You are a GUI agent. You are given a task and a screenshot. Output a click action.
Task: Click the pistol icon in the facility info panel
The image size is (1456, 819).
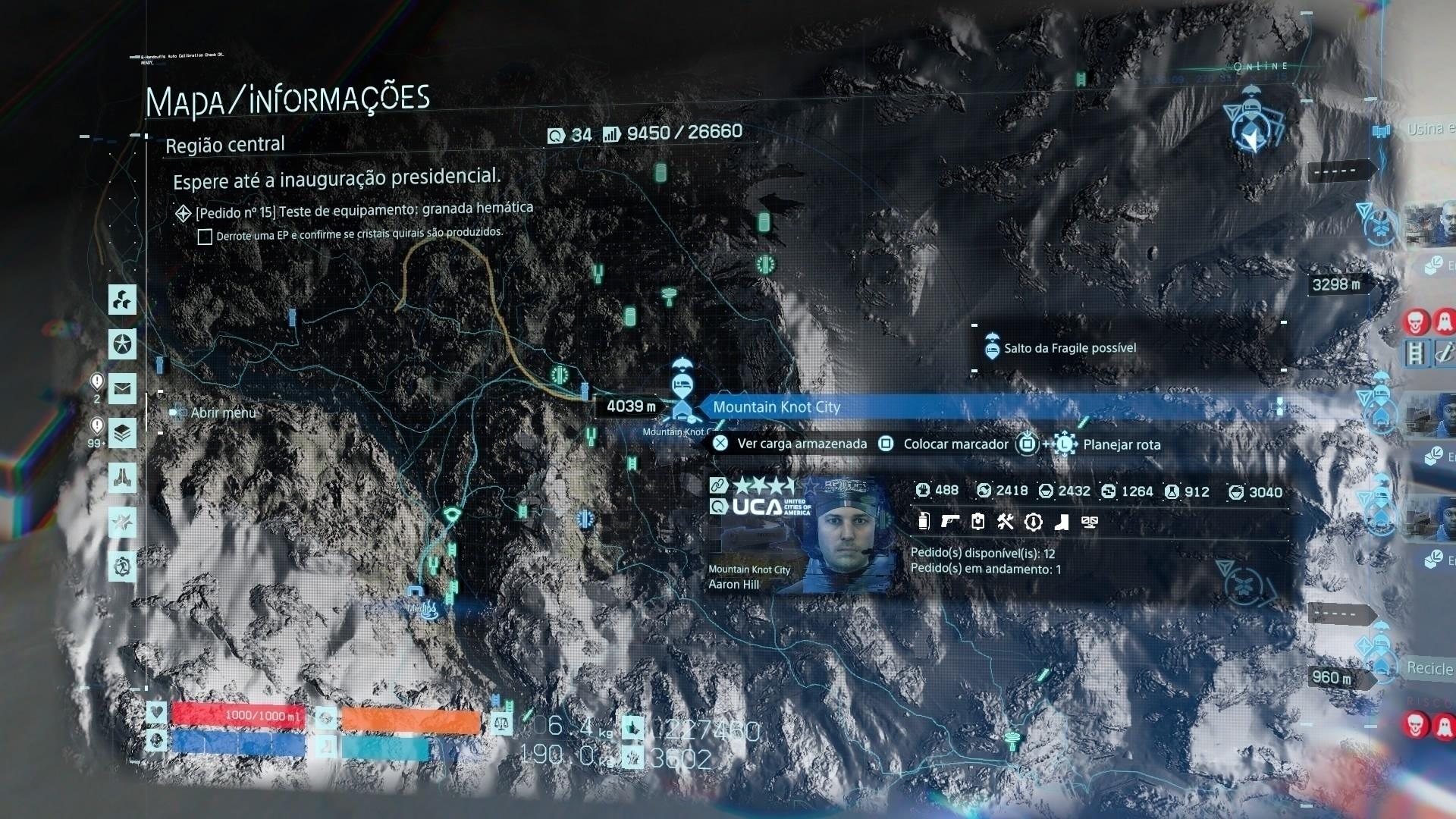950,522
